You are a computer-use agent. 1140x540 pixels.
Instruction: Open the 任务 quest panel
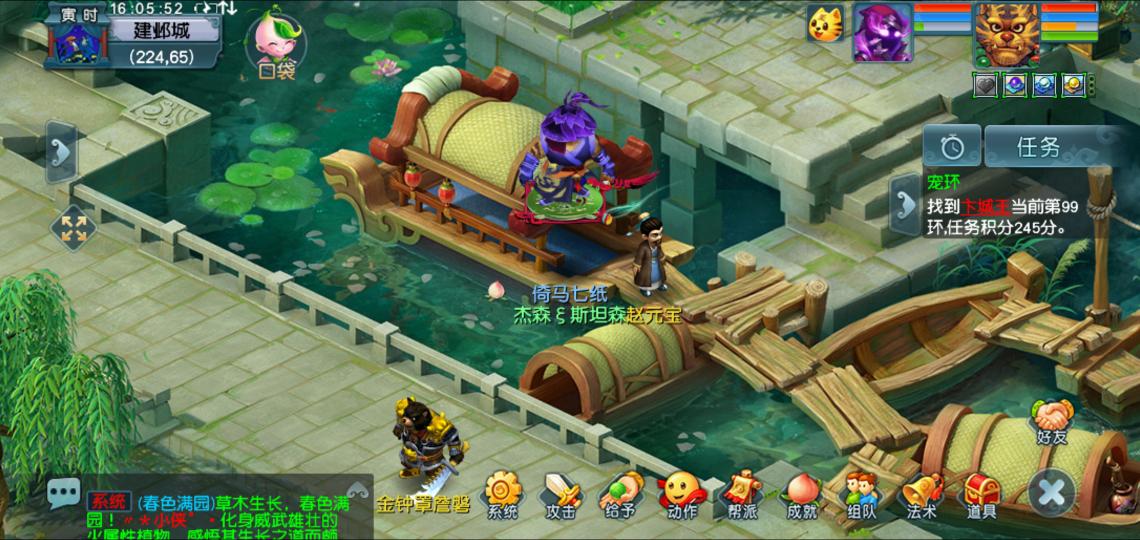tap(1038, 147)
